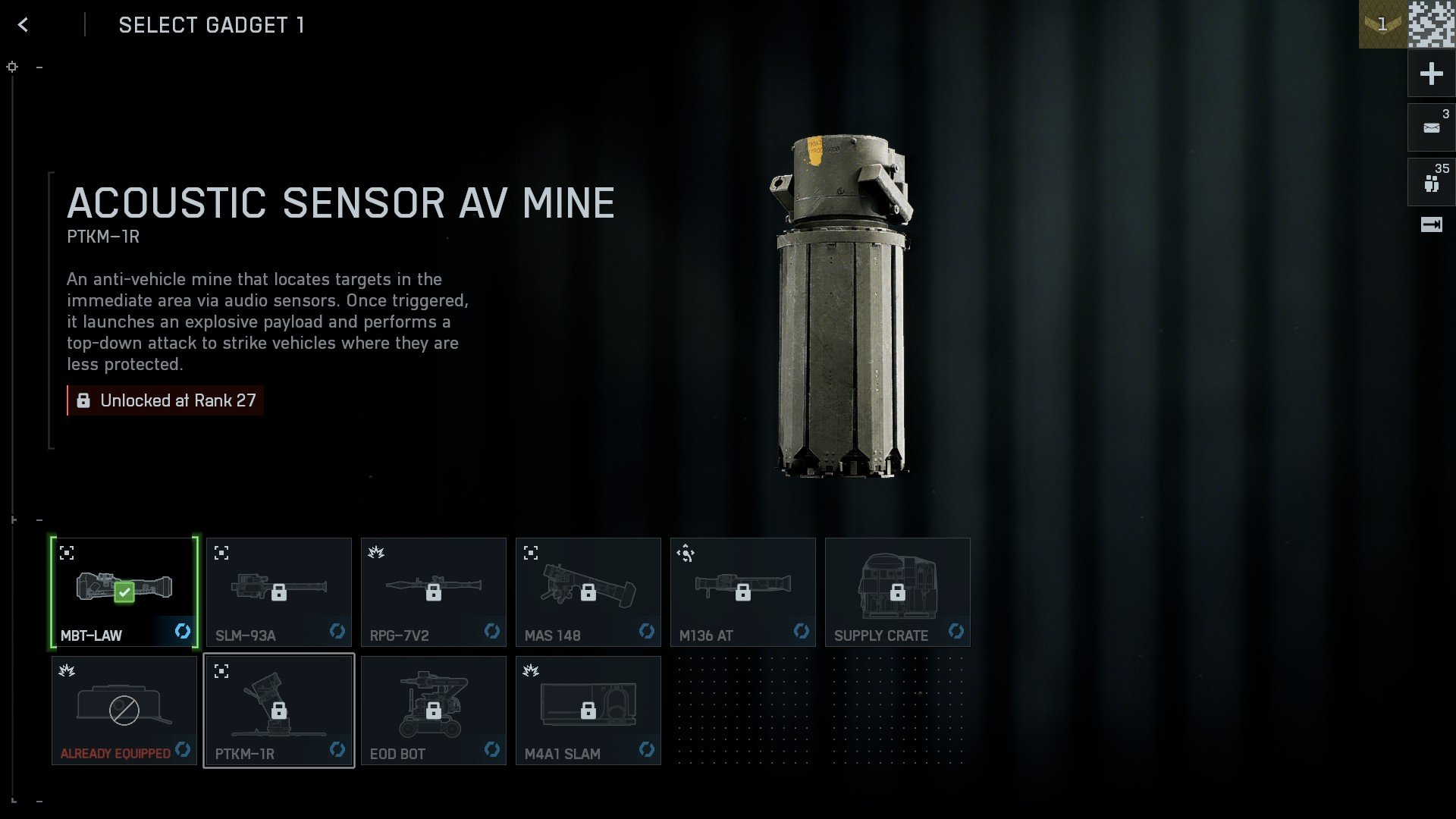Click the player card portrait in the top right
The image size is (1456, 819).
tap(1432, 25)
